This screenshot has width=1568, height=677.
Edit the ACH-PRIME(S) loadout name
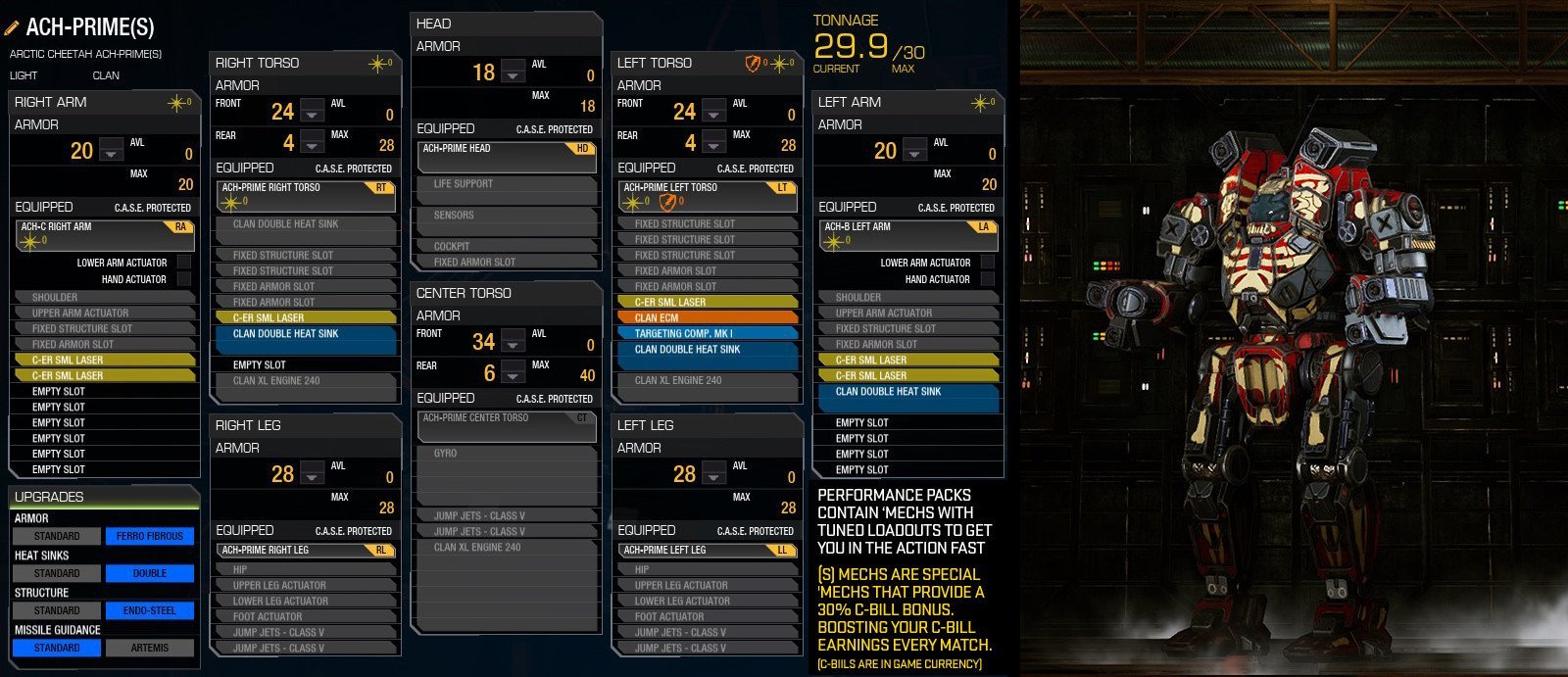click(15, 27)
